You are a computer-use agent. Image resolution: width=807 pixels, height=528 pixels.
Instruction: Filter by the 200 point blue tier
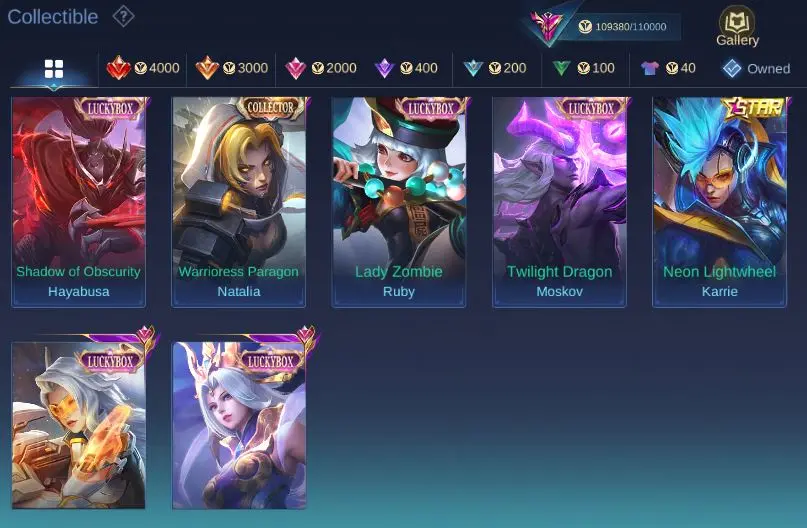click(495, 68)
